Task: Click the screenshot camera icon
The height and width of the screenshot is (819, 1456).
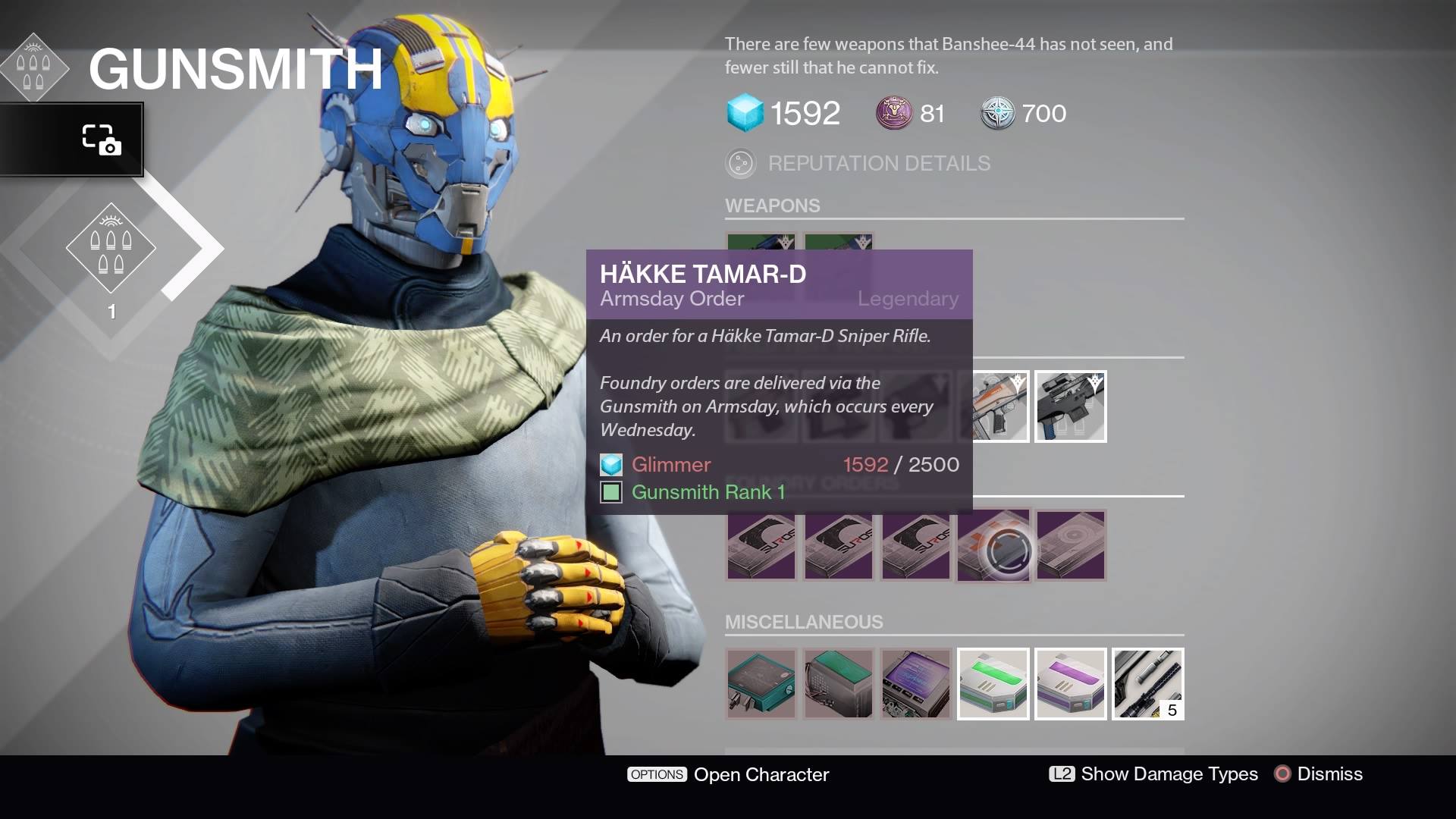Action: [101, 140]
